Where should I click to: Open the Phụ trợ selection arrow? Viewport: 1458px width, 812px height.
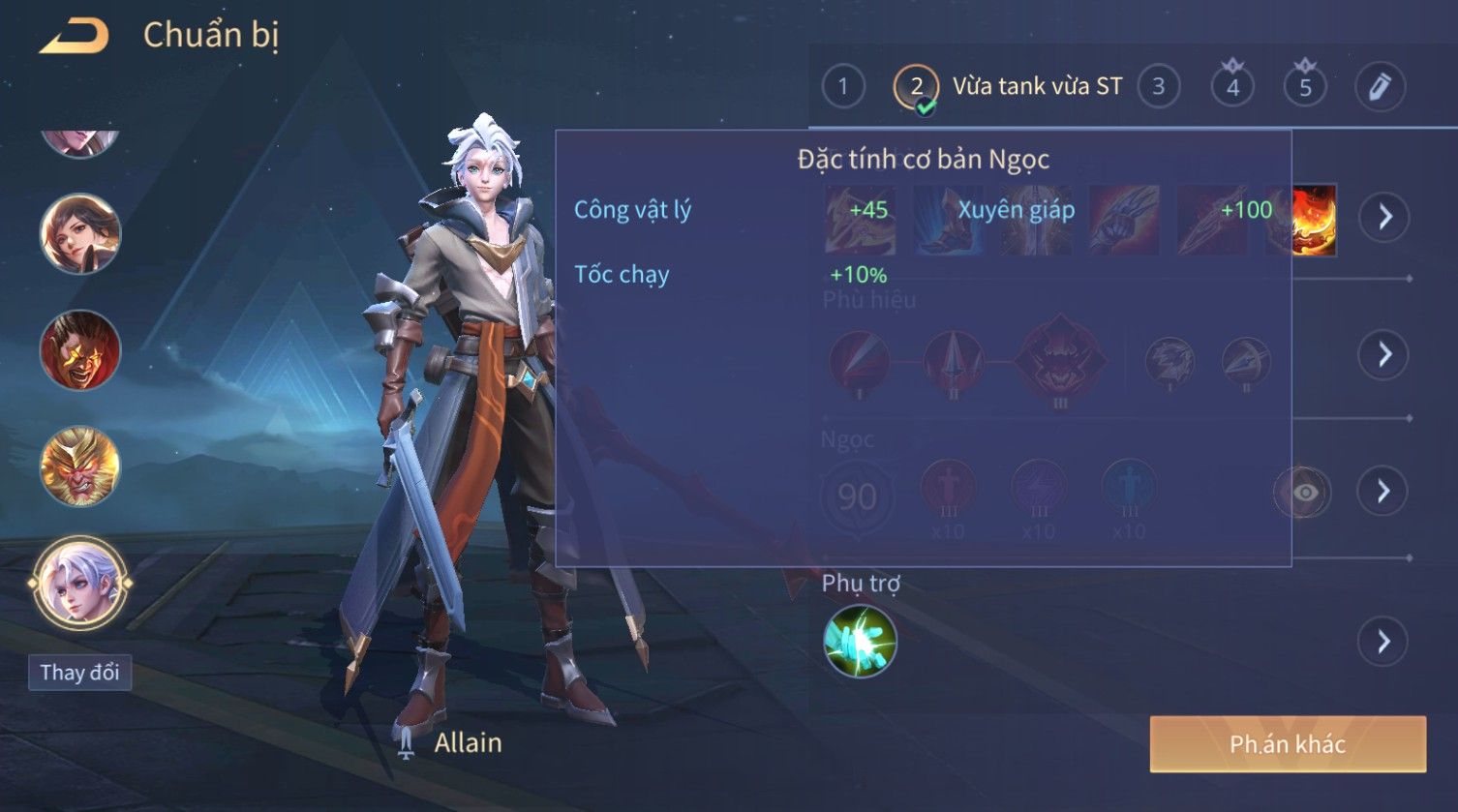pyautogui.click(x=1384, y=642)
